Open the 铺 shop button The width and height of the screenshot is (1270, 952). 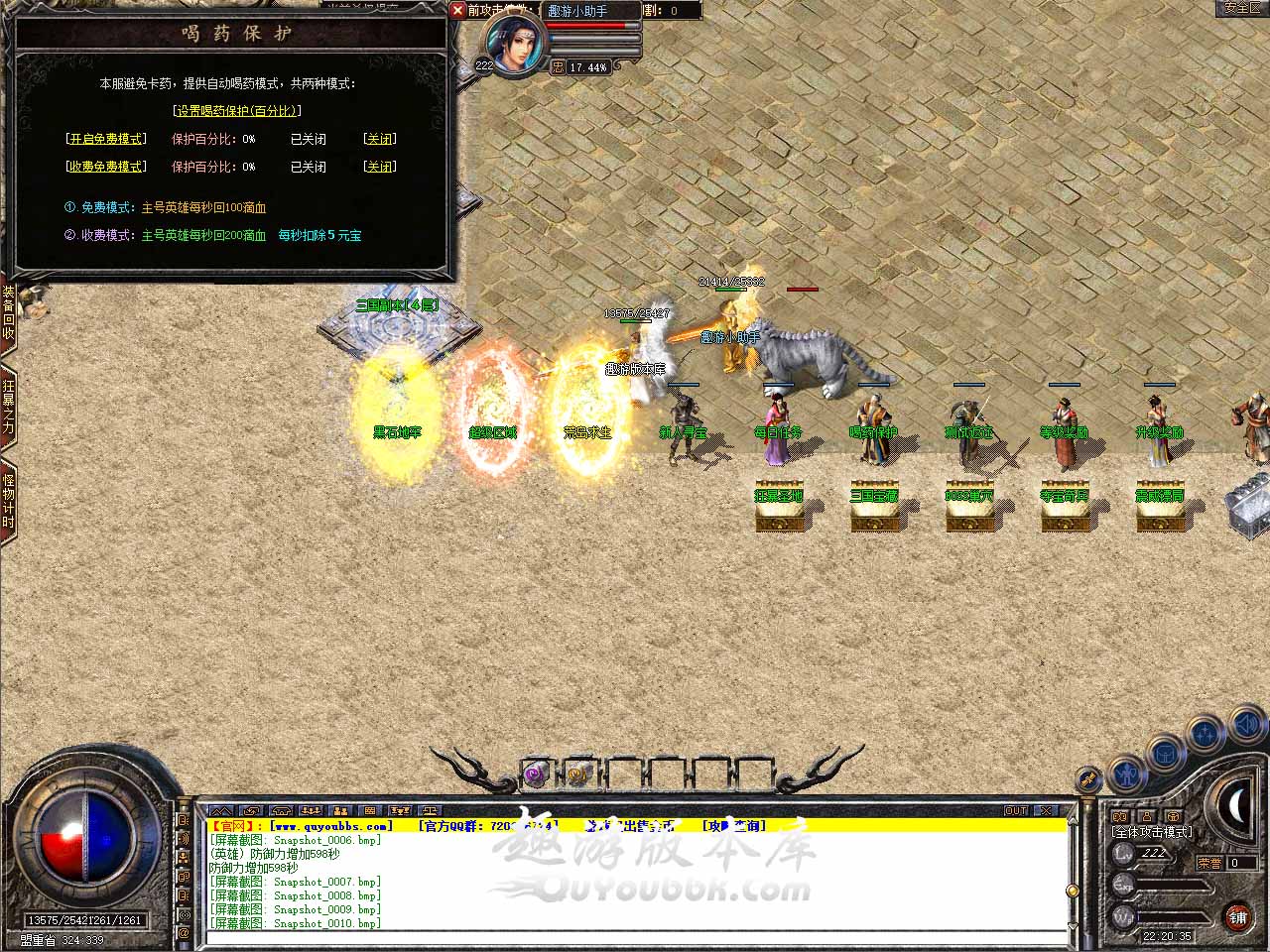coord(1237,917)
